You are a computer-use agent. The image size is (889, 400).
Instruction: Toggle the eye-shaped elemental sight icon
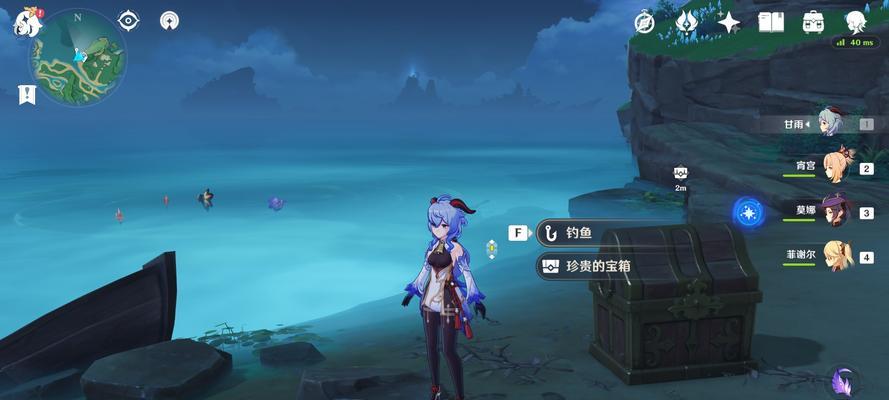point(129,20)
